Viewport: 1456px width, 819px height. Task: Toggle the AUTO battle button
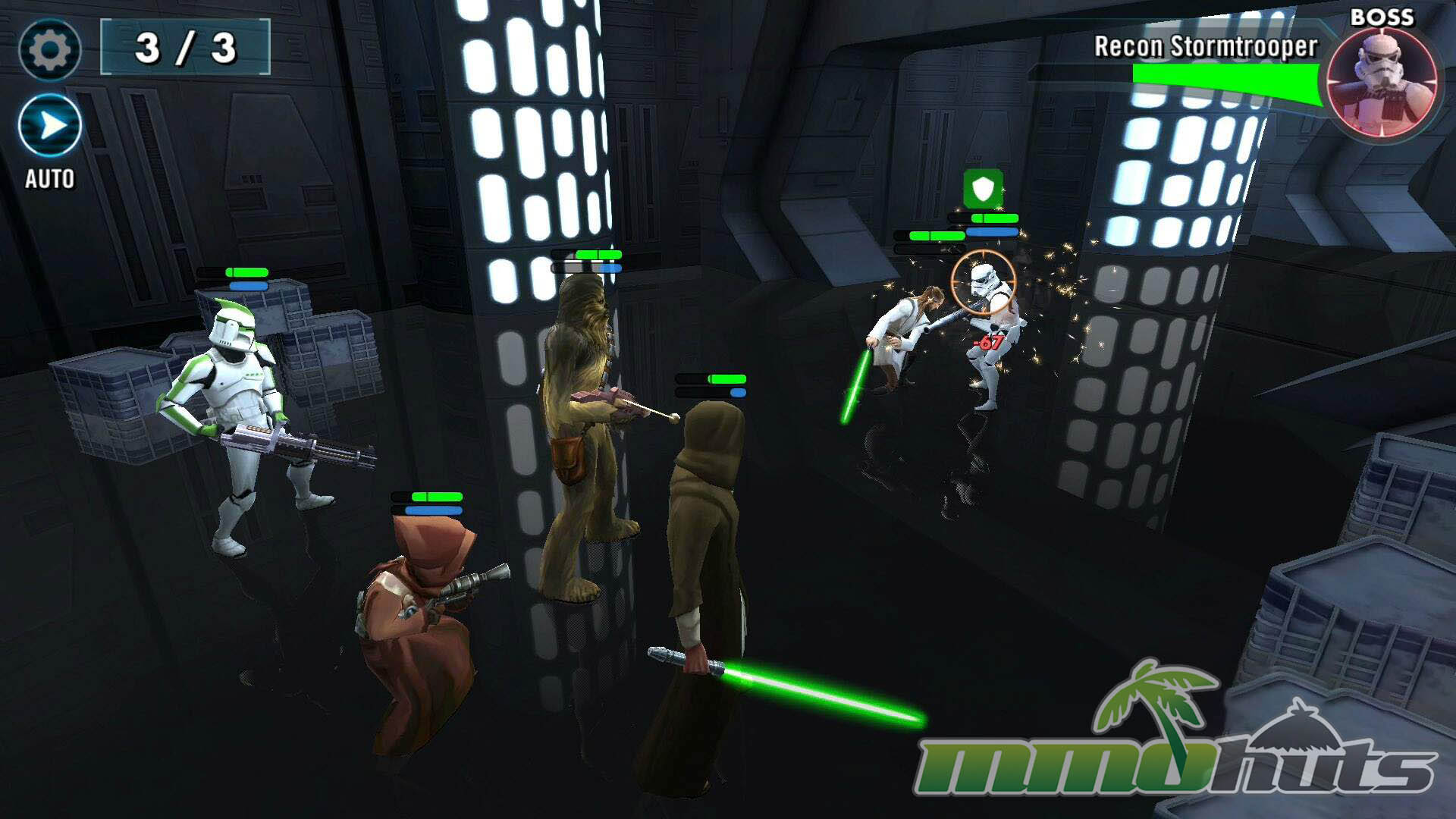click(x=50, y=127)
